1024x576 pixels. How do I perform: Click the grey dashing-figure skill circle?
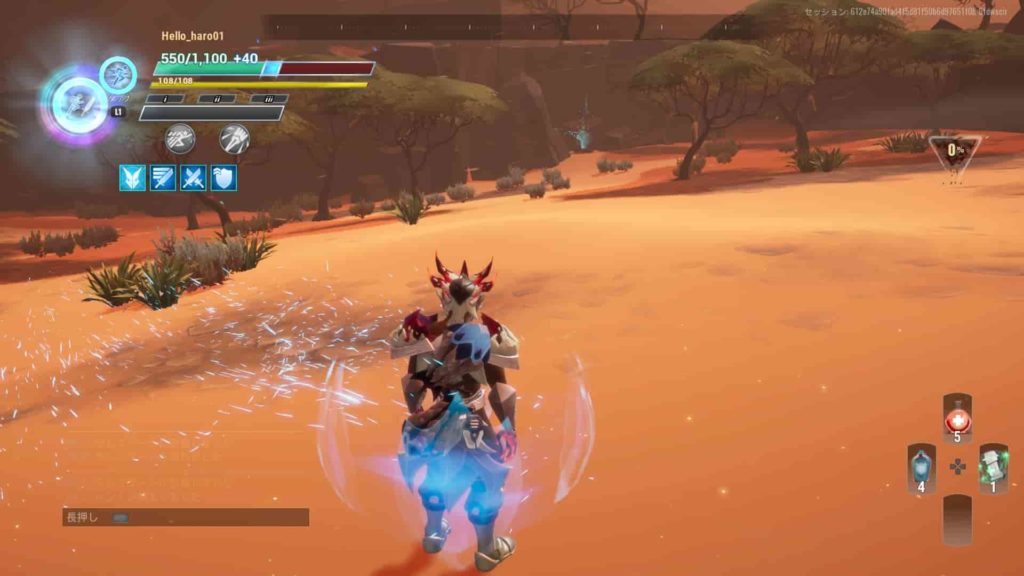click(x=180, y=138)
